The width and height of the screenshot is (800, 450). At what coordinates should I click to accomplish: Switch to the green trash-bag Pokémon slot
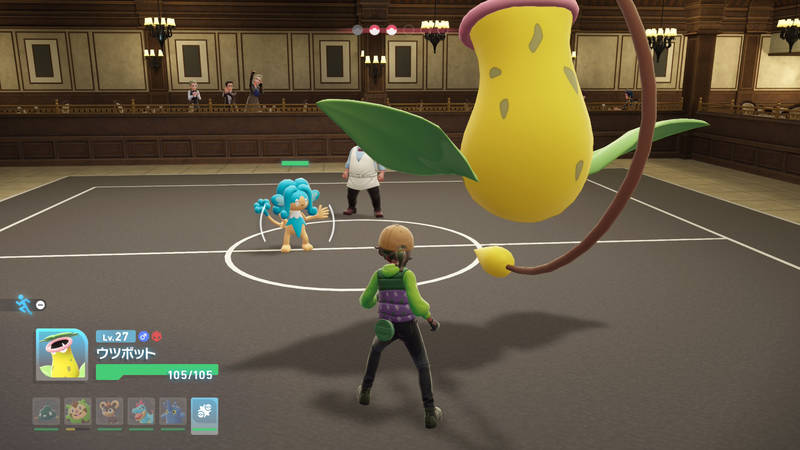point(46,412)
